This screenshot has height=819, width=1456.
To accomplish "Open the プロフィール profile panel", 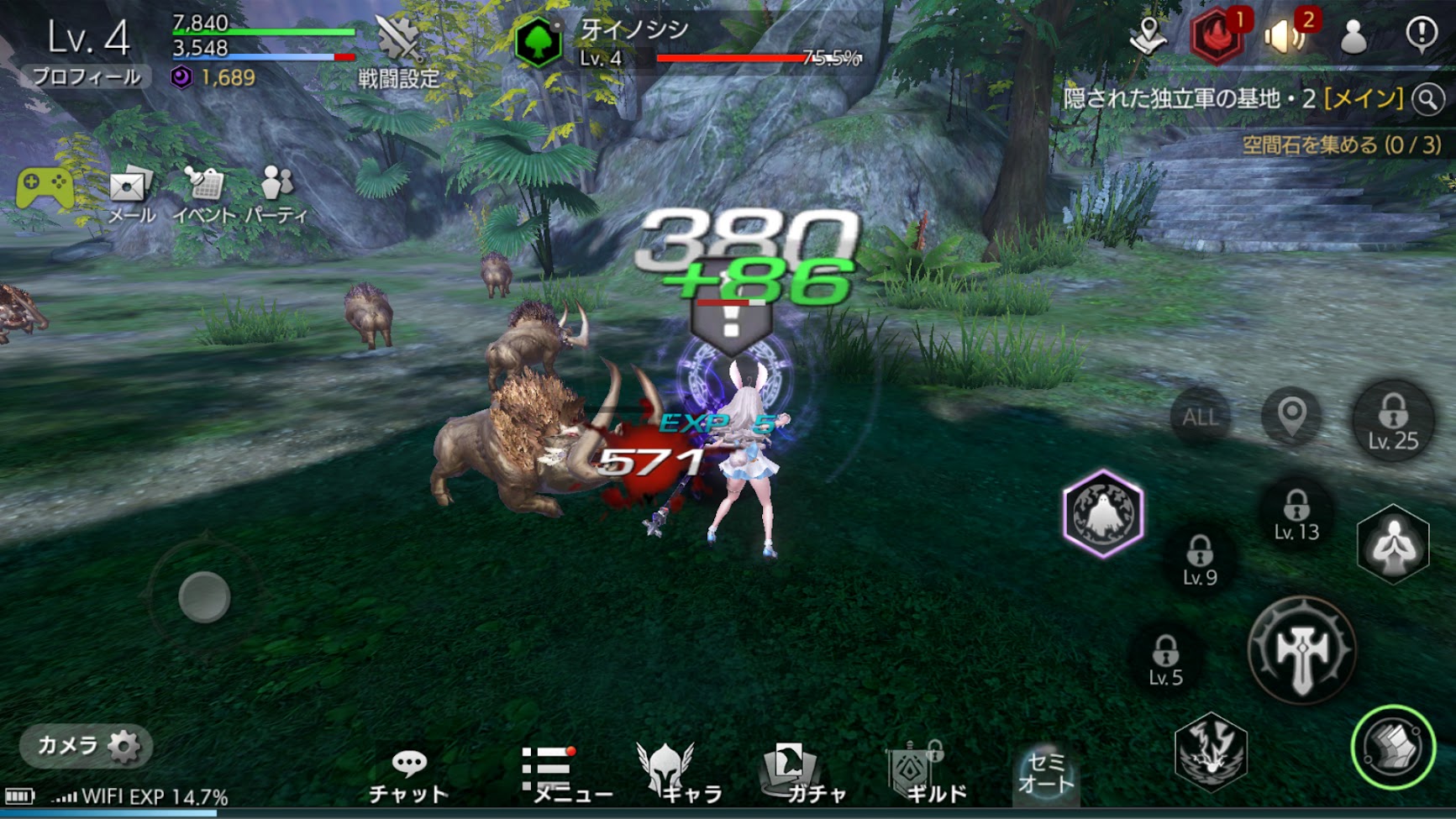I will (x=87, y=76).
